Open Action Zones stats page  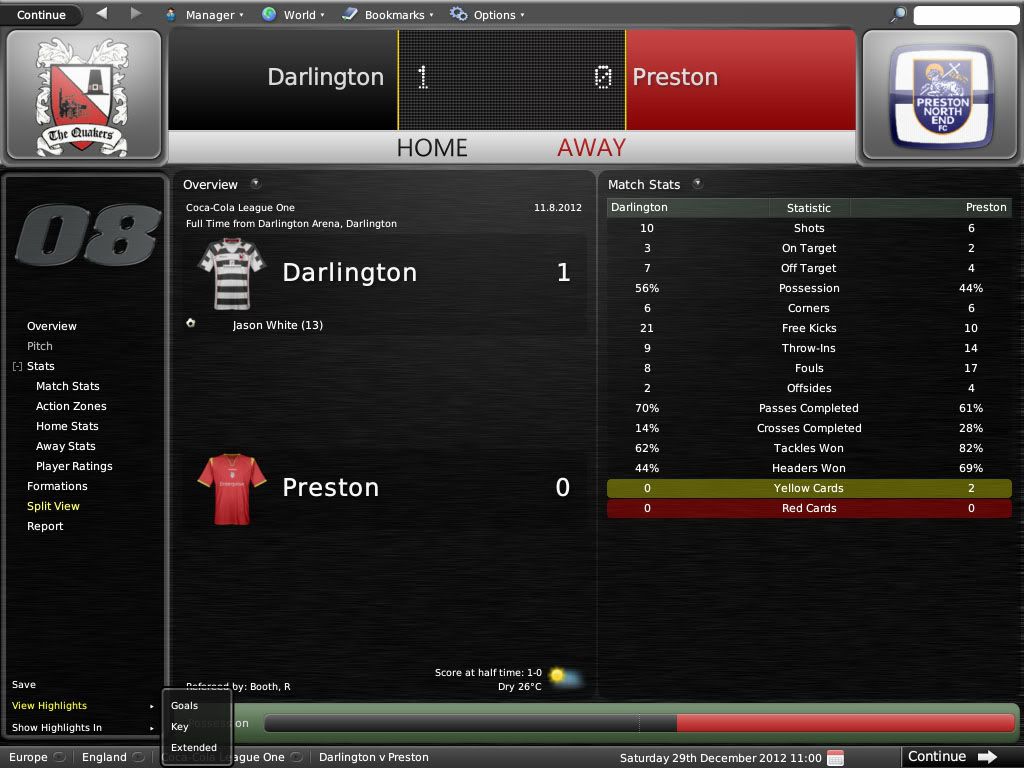[x=71, y=406]
